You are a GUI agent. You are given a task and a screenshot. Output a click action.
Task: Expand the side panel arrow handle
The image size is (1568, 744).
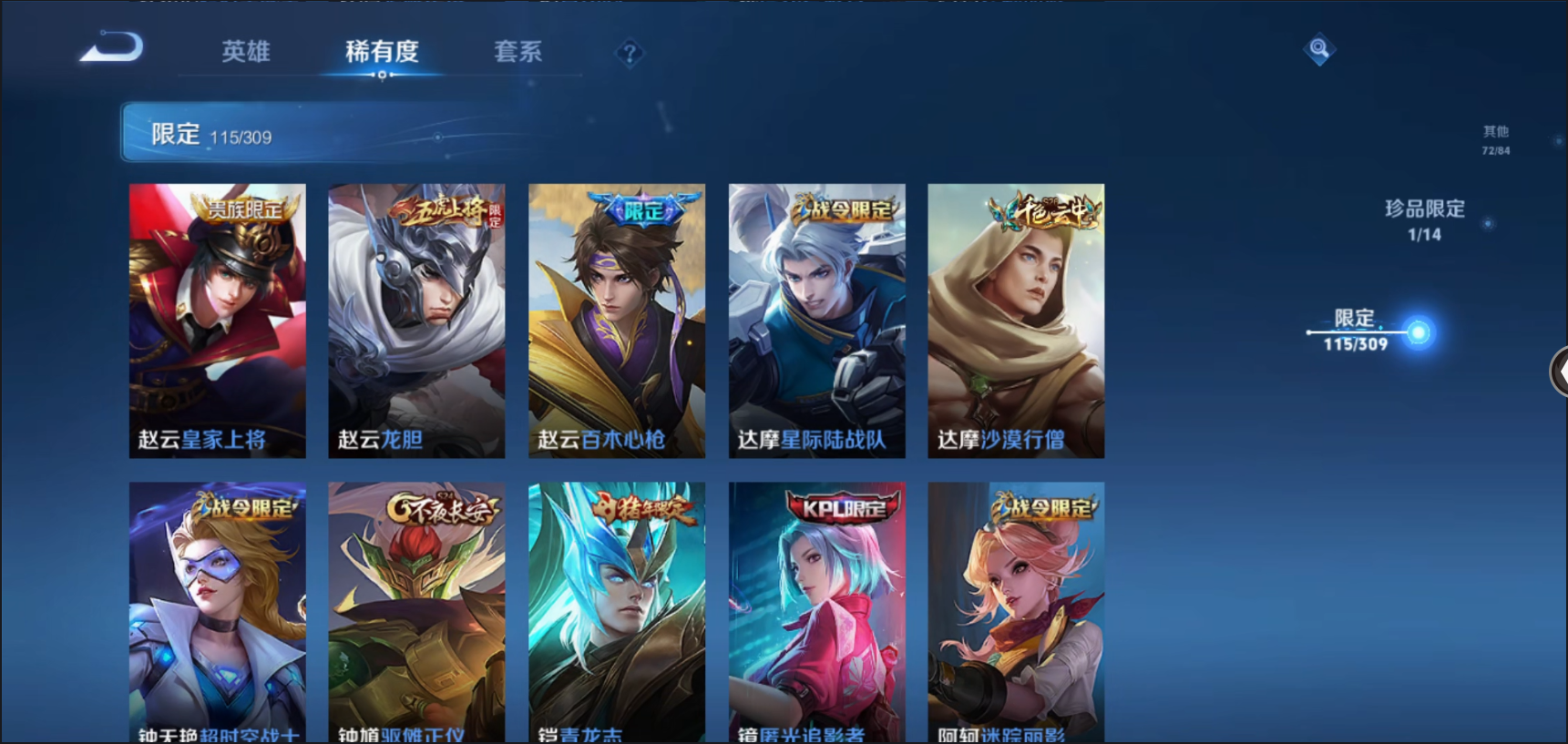[1559, 372]
